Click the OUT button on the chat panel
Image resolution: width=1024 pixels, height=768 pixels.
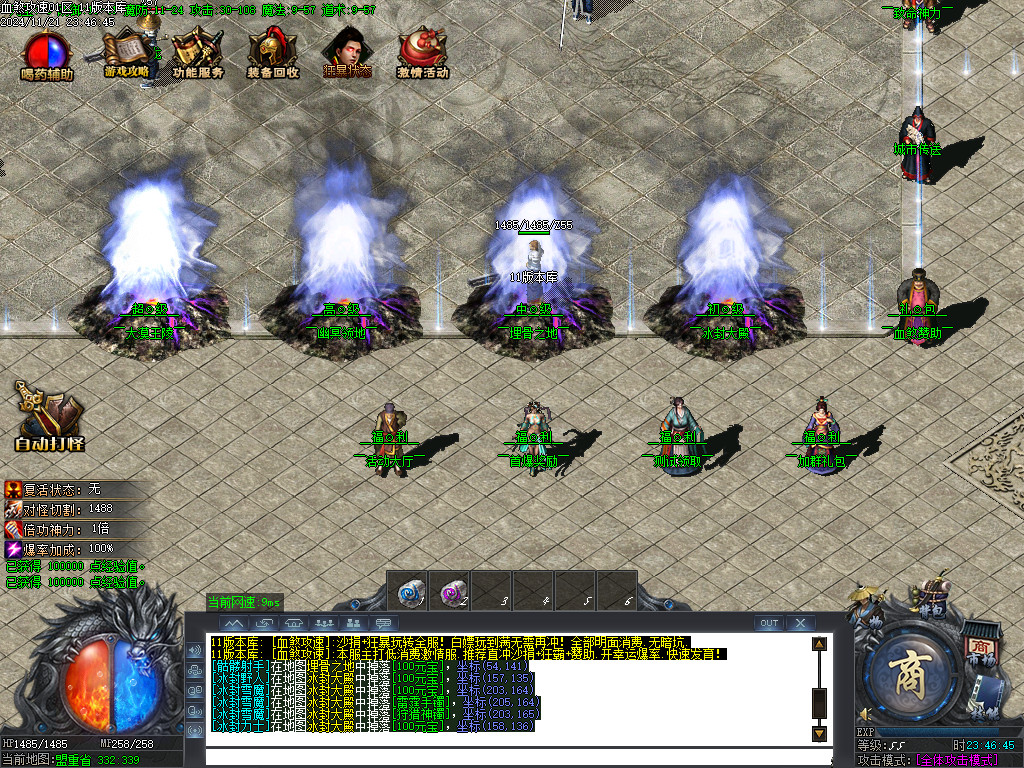(x=768, y=623)
